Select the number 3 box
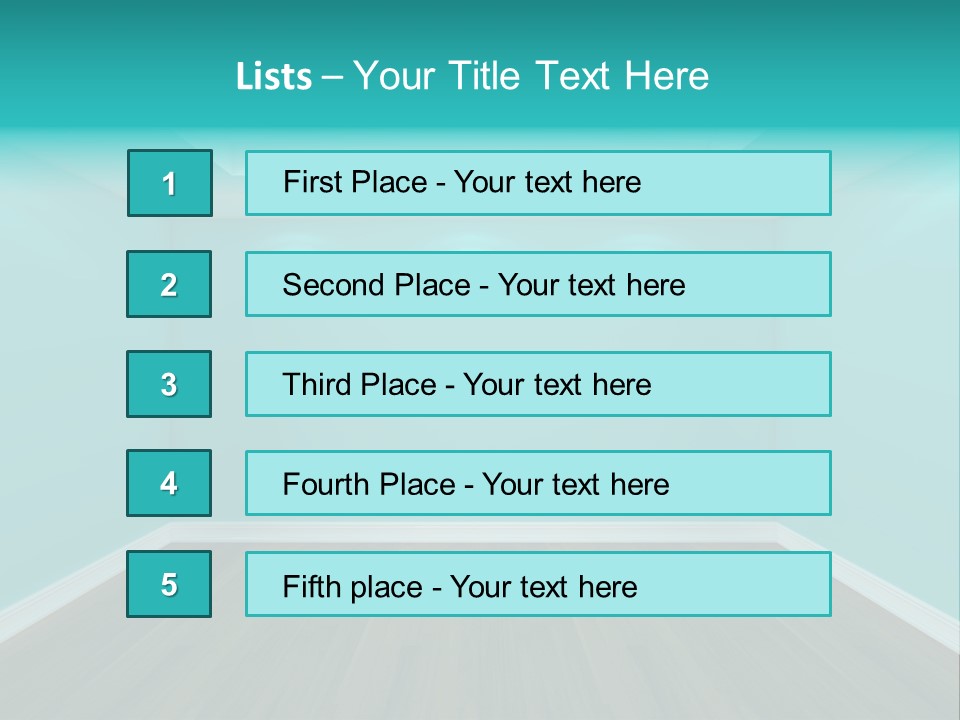 (169, 384)
